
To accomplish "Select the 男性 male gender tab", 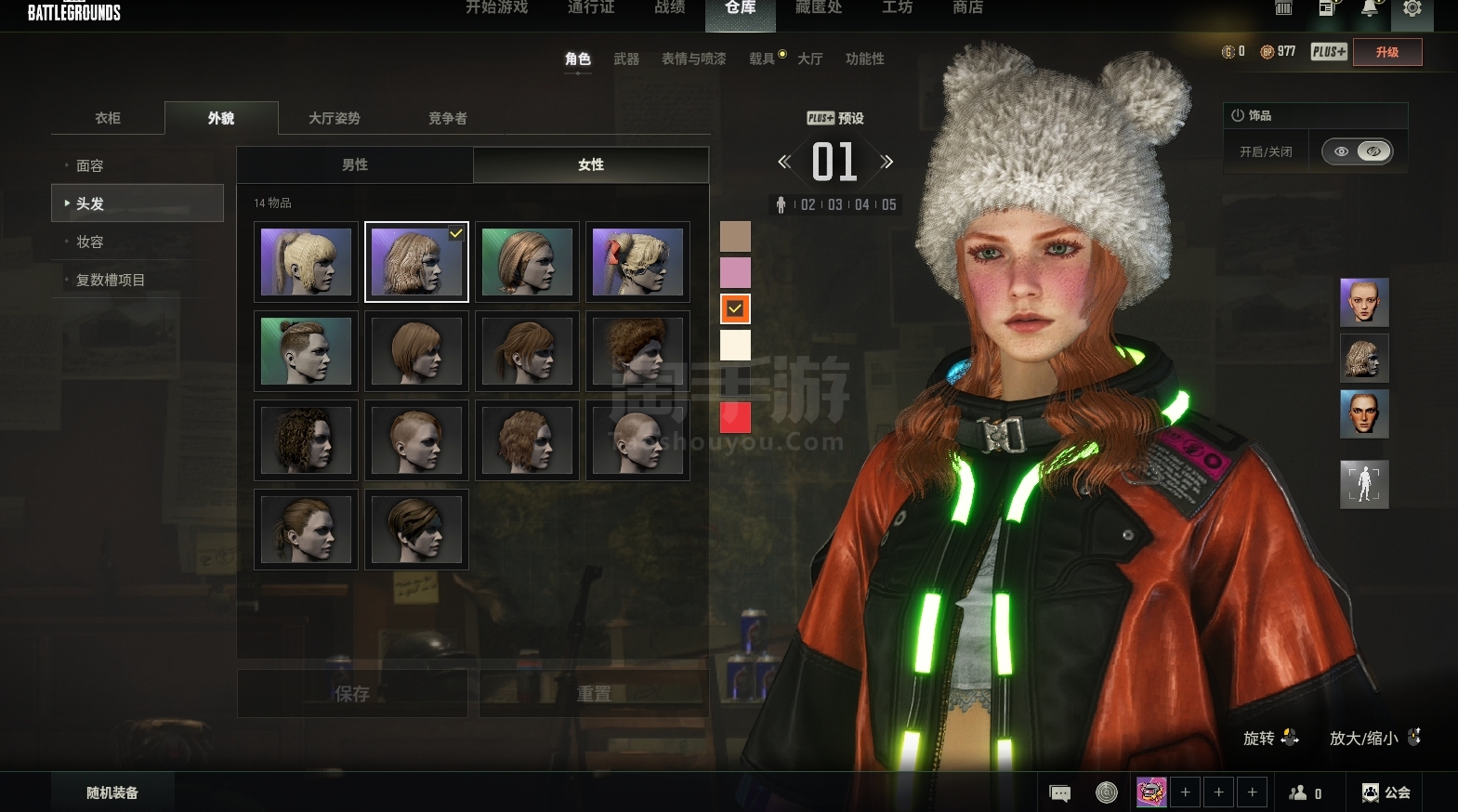I will (x=355, y=164).
